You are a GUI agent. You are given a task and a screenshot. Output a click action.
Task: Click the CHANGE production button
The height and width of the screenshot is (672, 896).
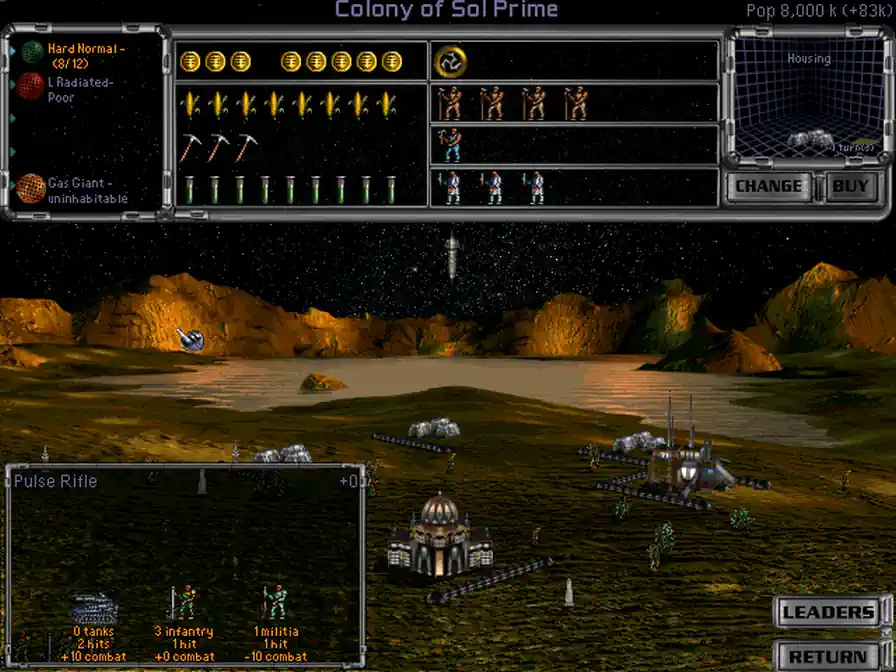coord(768,186)
